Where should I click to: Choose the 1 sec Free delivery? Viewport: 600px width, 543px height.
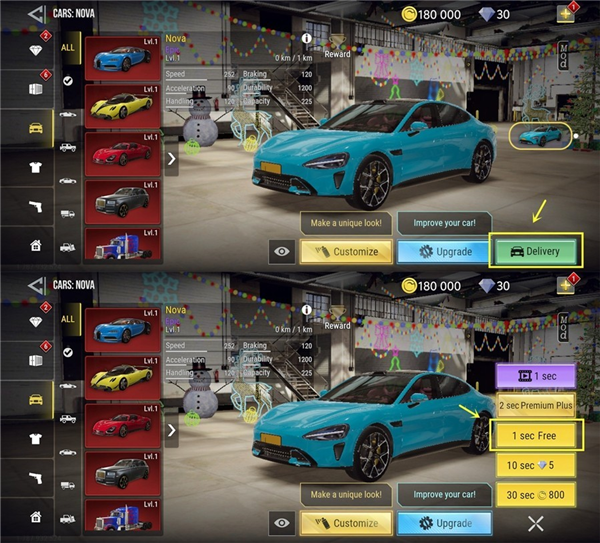point(537,435)
